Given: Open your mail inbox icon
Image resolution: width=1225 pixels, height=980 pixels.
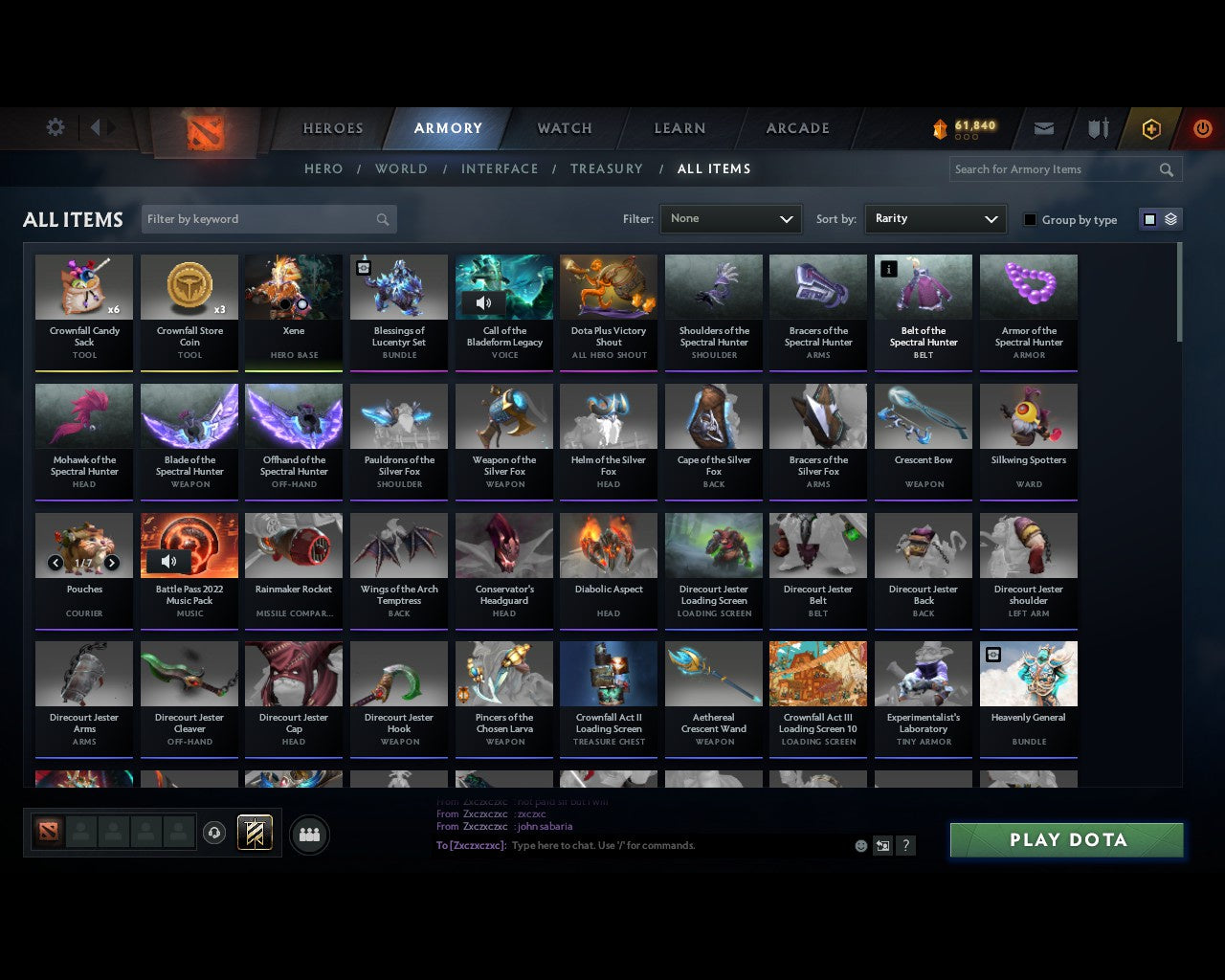Looking at the screenshot, I should coord(1043,128).
